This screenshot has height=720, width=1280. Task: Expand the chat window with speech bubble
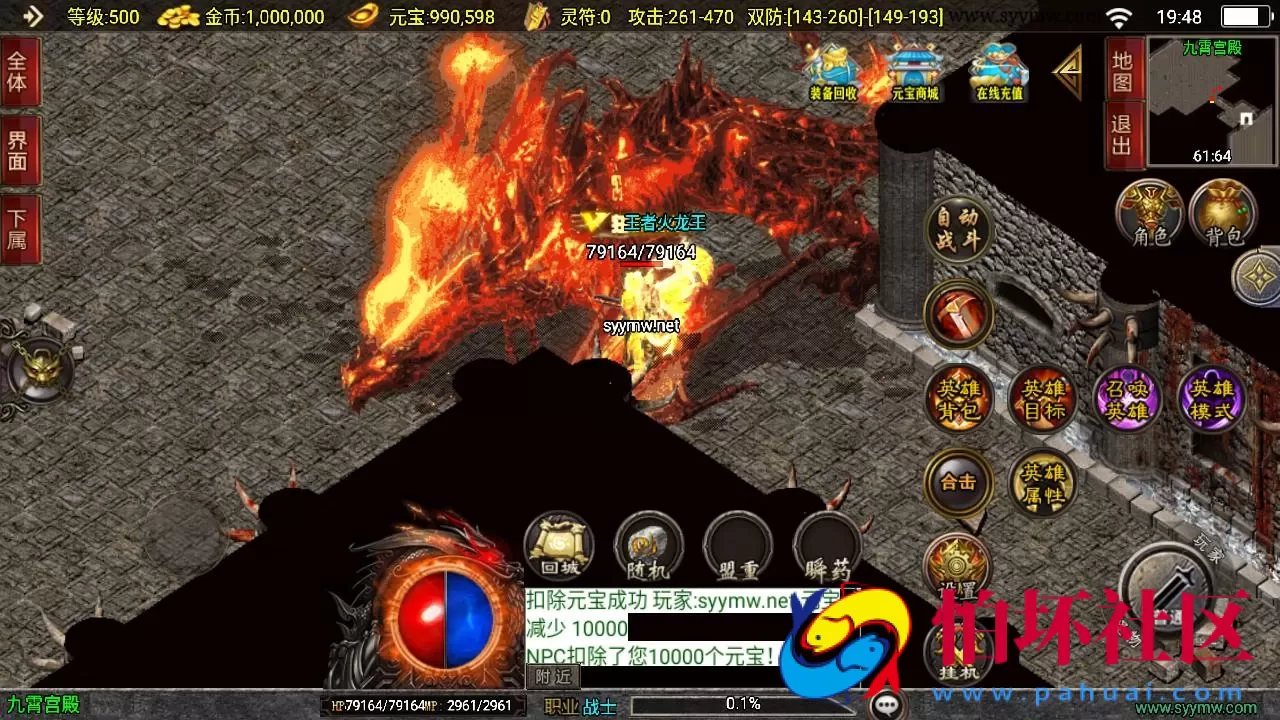pos(888,705)
